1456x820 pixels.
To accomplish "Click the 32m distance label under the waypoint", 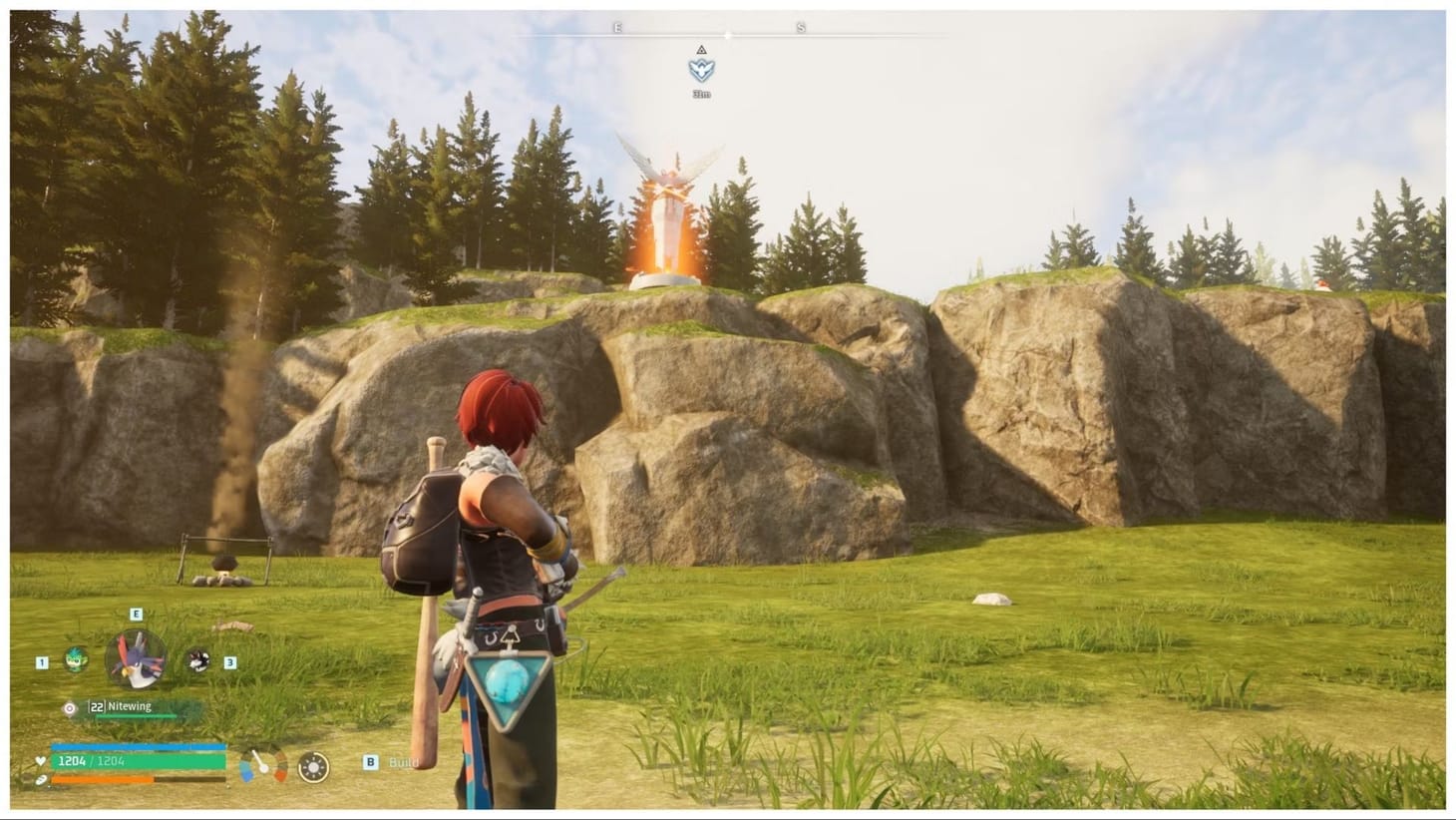I will point(702,93).
